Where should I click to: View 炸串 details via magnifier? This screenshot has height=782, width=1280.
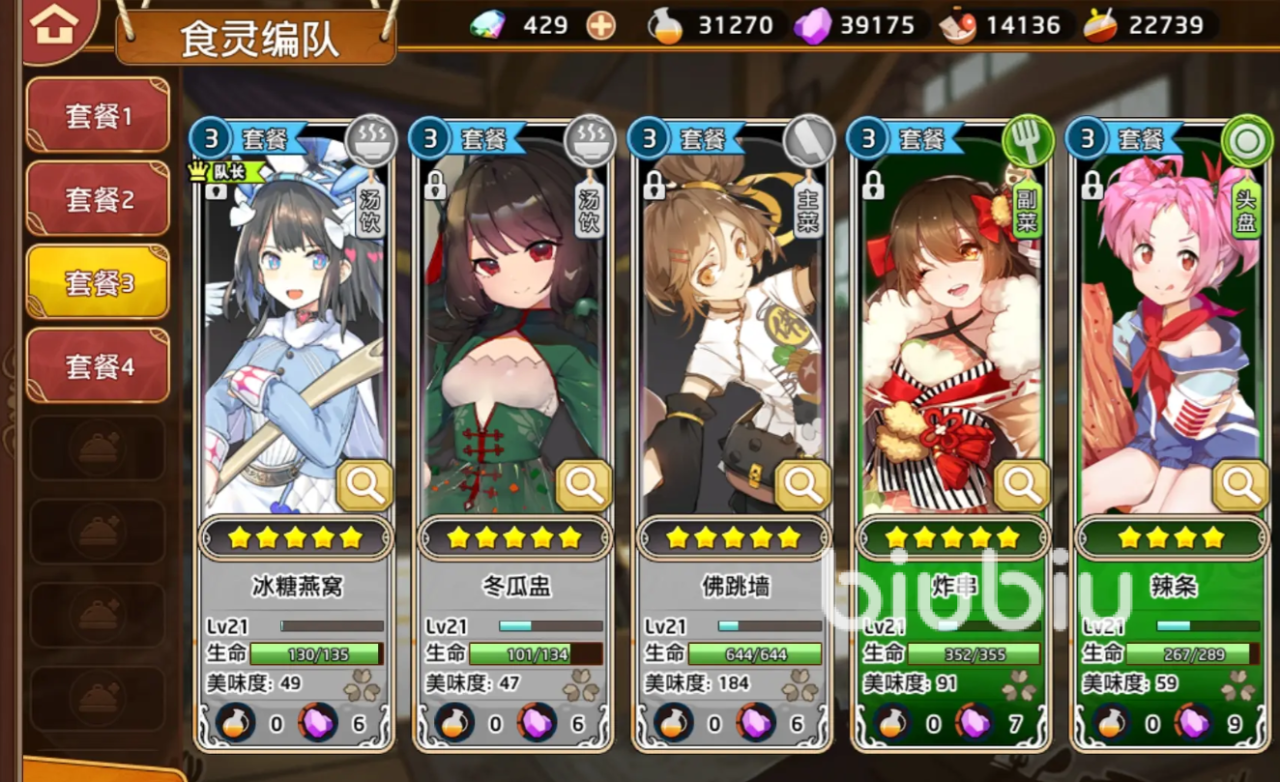(x=1022, y=486)
